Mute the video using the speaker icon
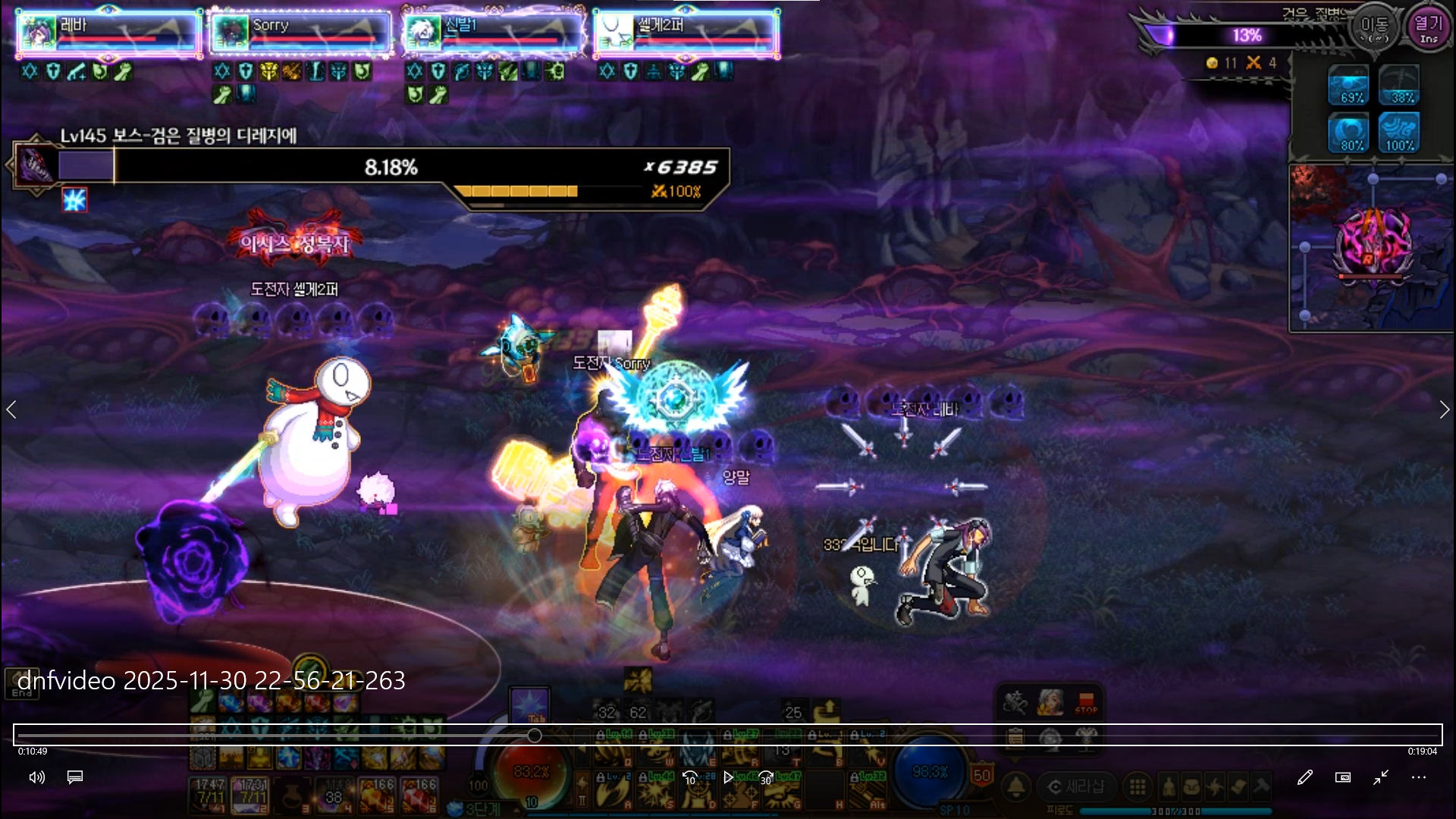 [36, 777]
